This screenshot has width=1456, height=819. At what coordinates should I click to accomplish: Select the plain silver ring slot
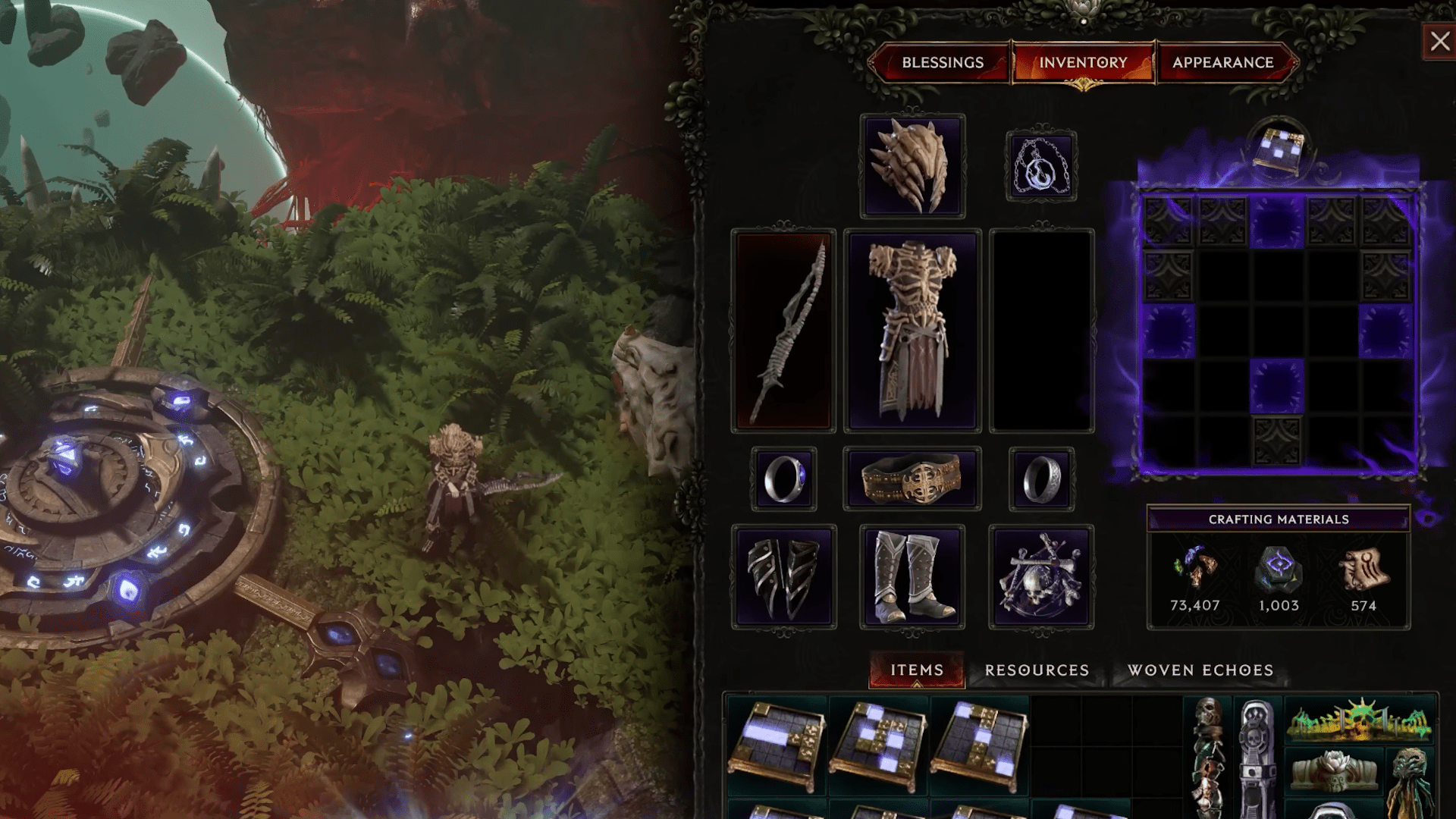1041,479
